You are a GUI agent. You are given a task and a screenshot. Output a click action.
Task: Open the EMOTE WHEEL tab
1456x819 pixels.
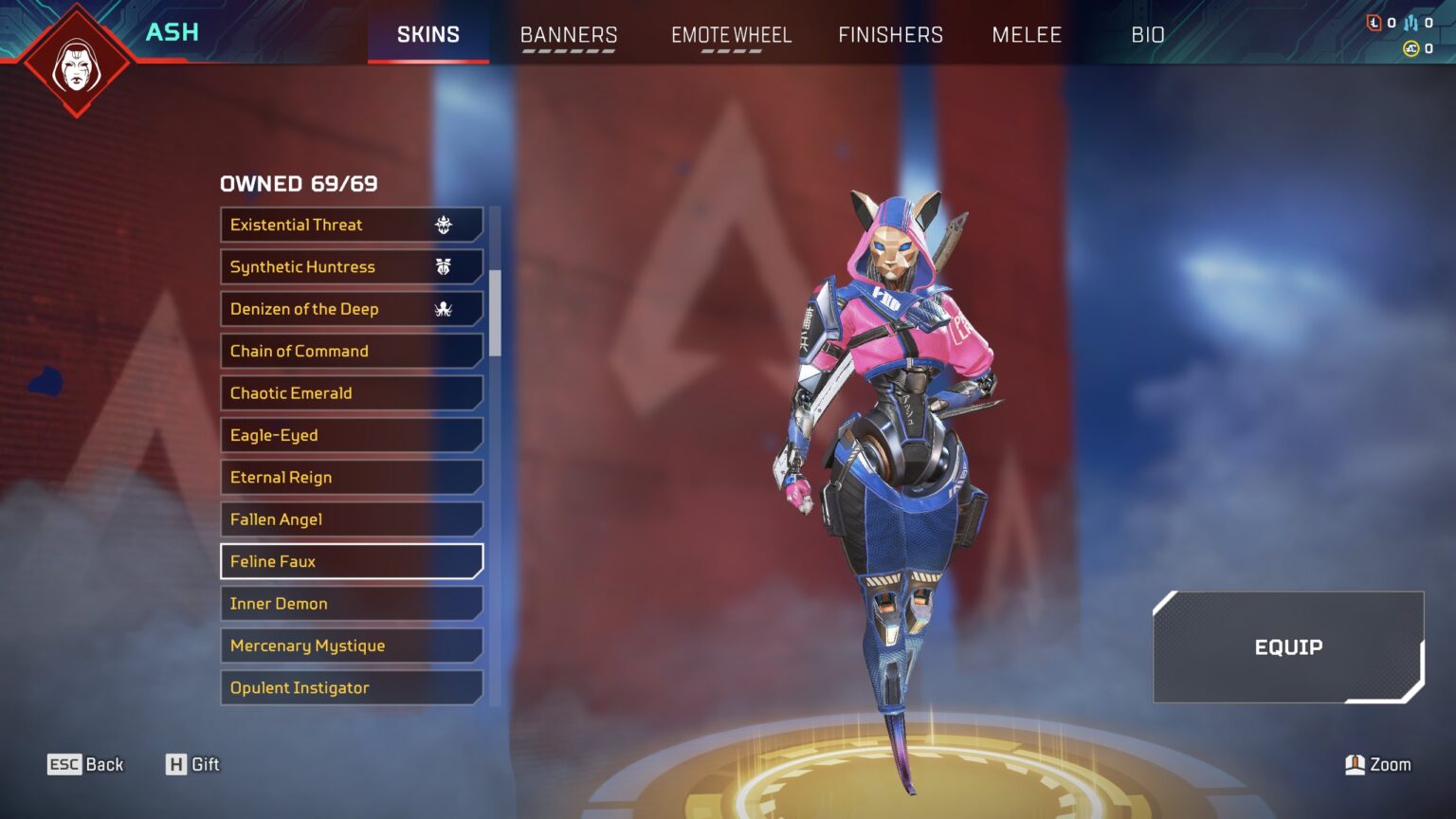pyautogui.click(x=731, y=35)
